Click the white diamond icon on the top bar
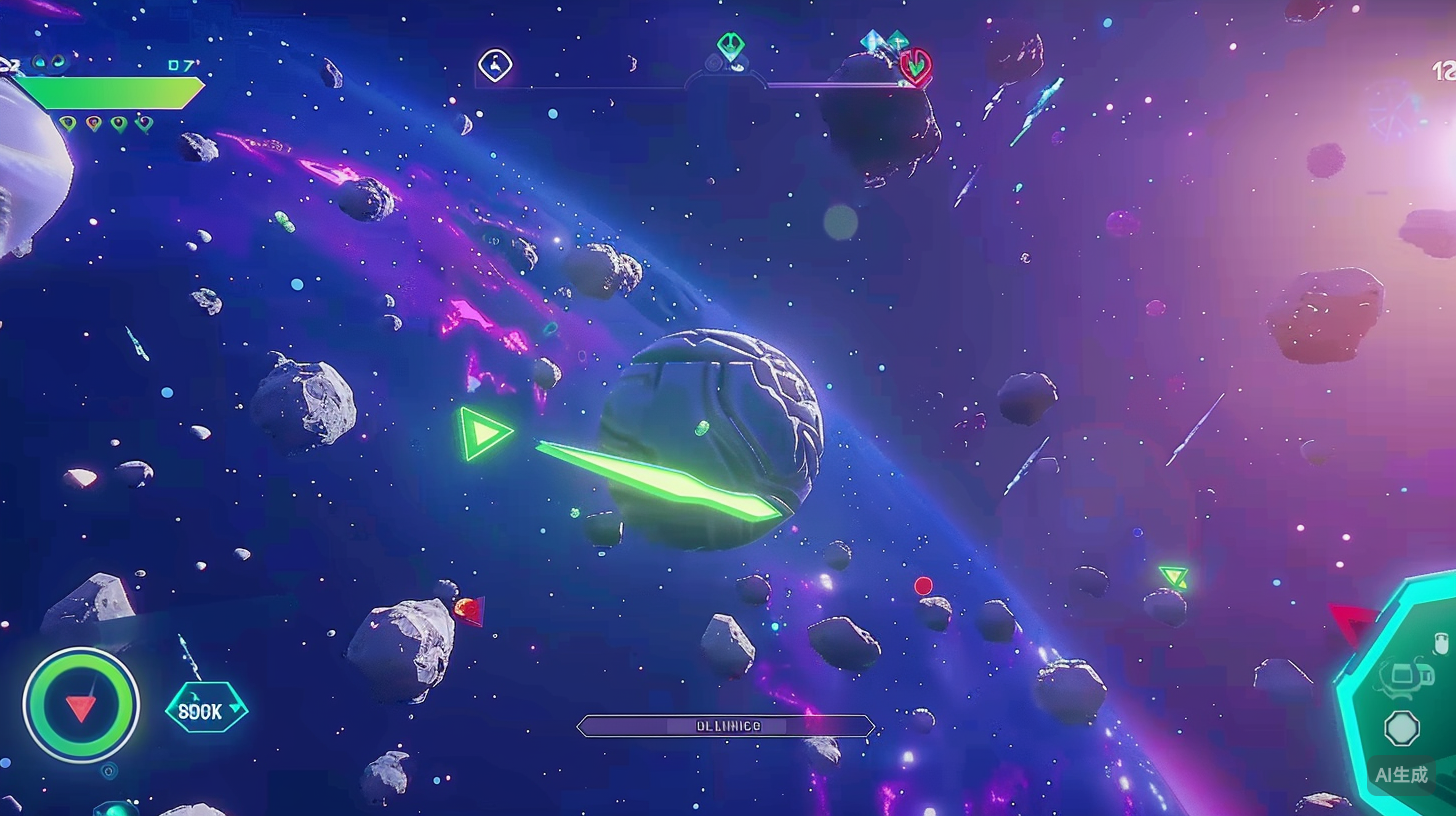 click(495, 66)
